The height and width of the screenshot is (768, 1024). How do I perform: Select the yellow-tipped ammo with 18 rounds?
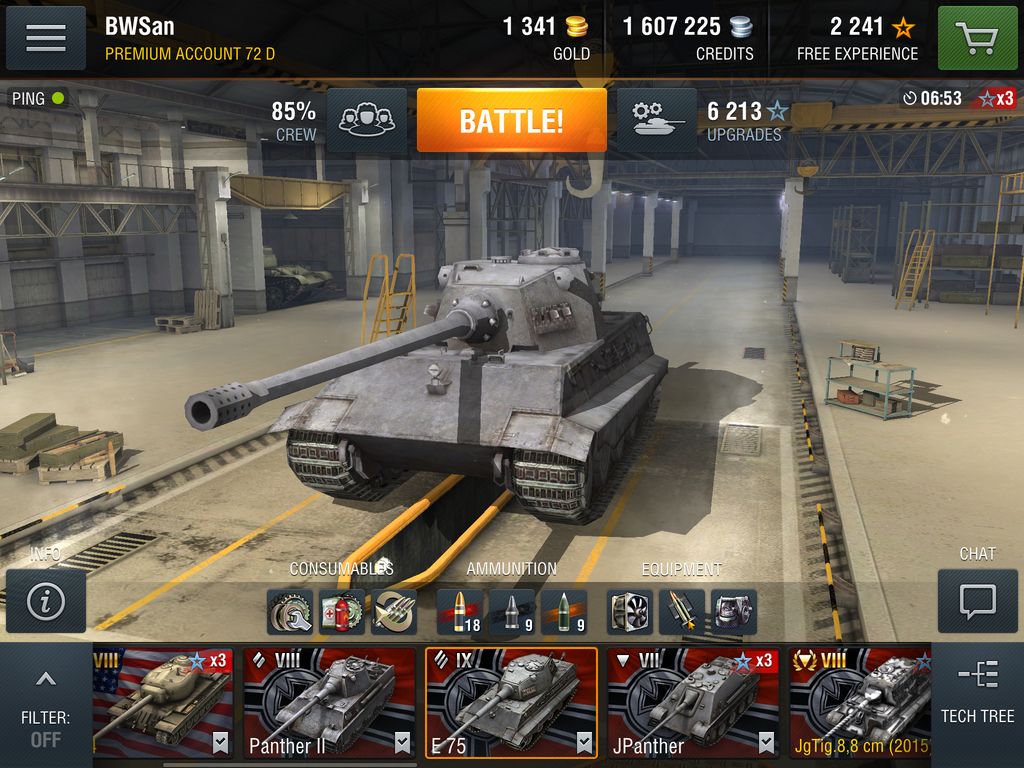coord(460,611)
